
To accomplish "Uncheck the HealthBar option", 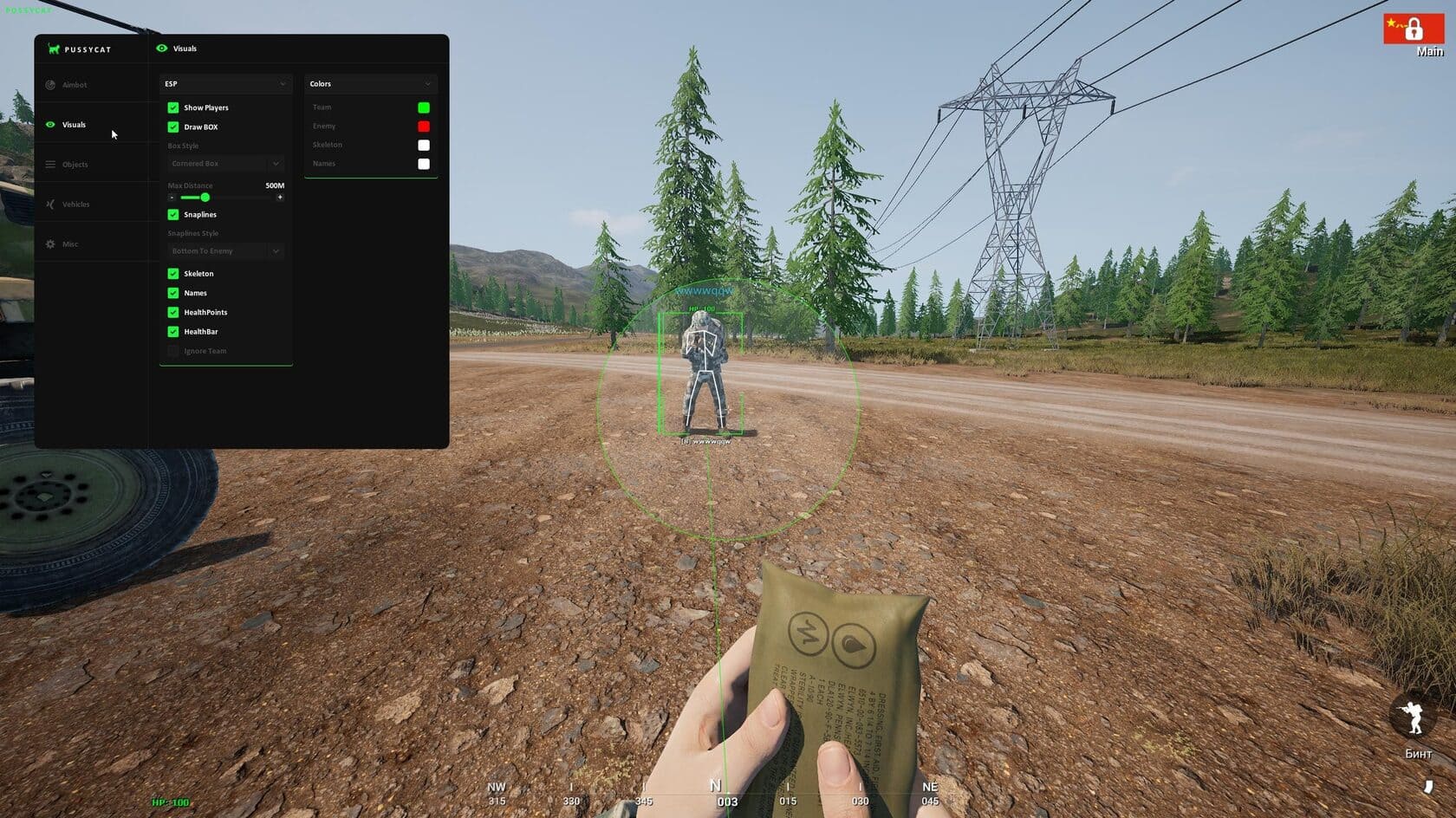I will pyautogui.click(x=173, y=332).
